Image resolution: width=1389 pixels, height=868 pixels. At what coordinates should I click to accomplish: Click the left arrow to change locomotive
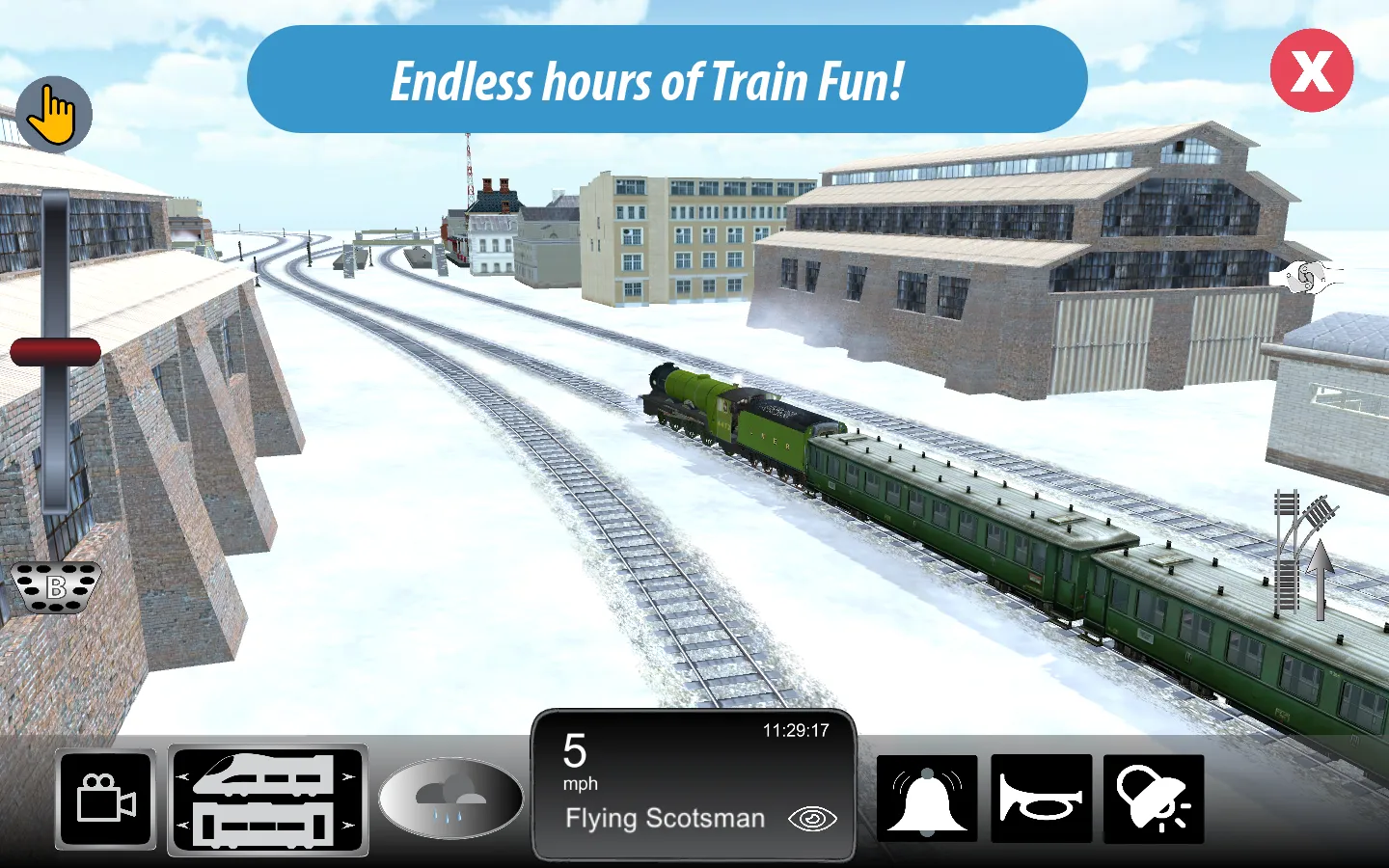(x=180, y=773)
